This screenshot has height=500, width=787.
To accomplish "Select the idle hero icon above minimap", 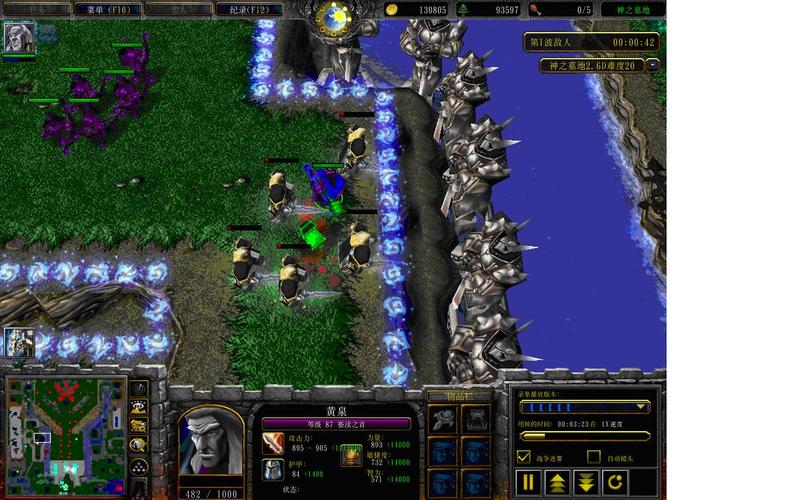I will [x=19, y=341].
